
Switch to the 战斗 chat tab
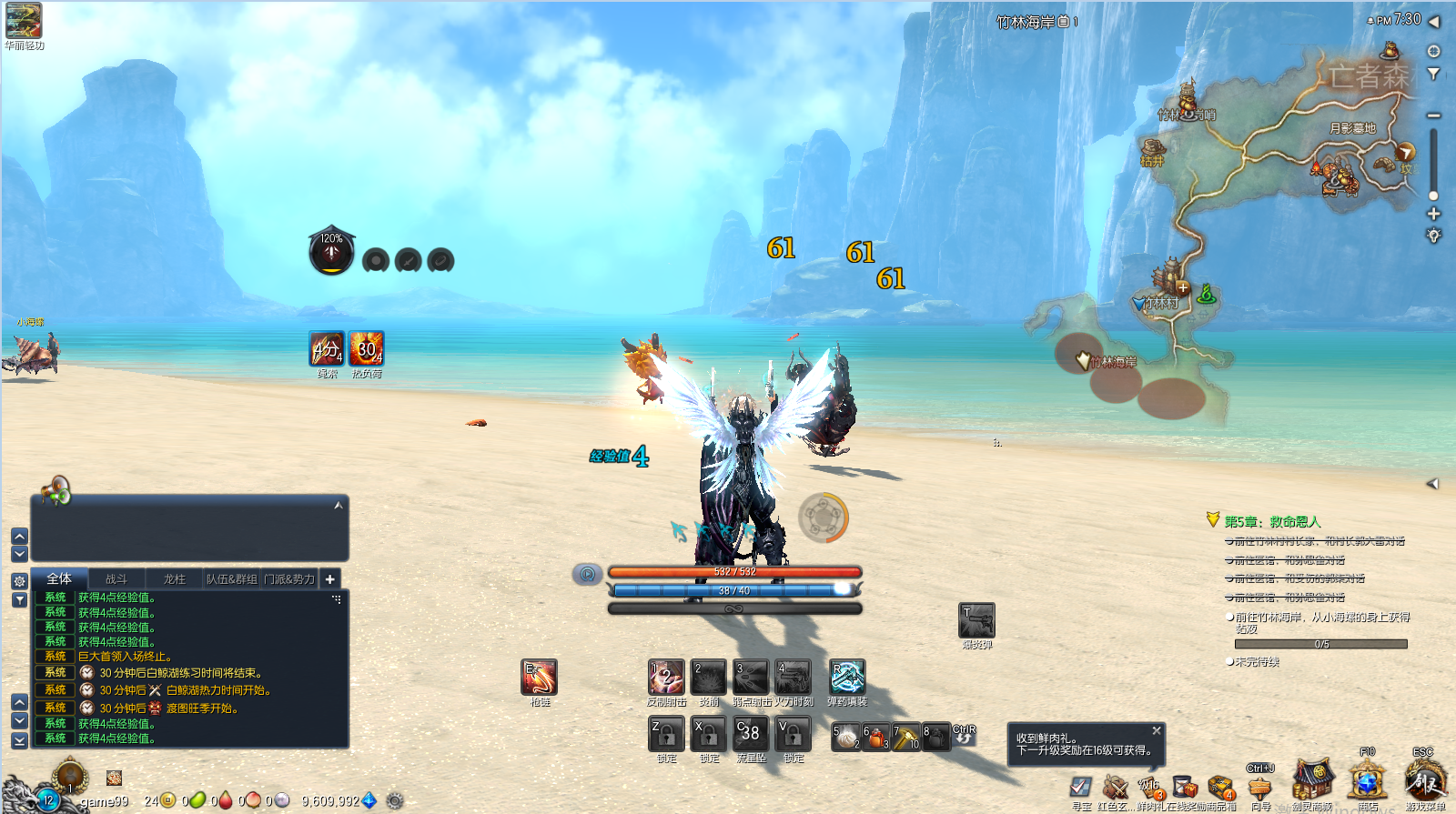116,578
